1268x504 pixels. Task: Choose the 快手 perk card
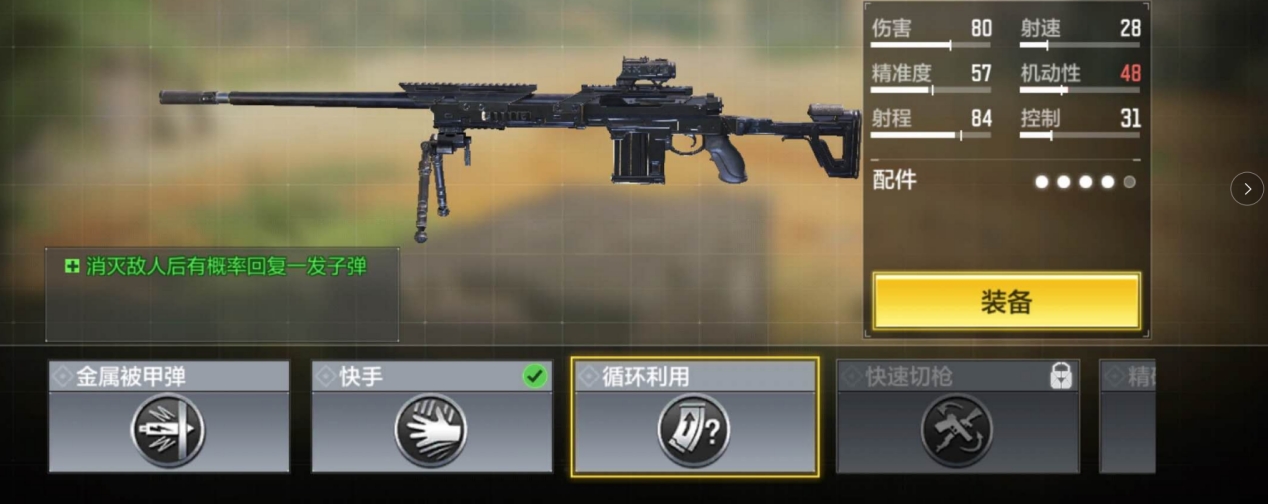tap(431, 417)
